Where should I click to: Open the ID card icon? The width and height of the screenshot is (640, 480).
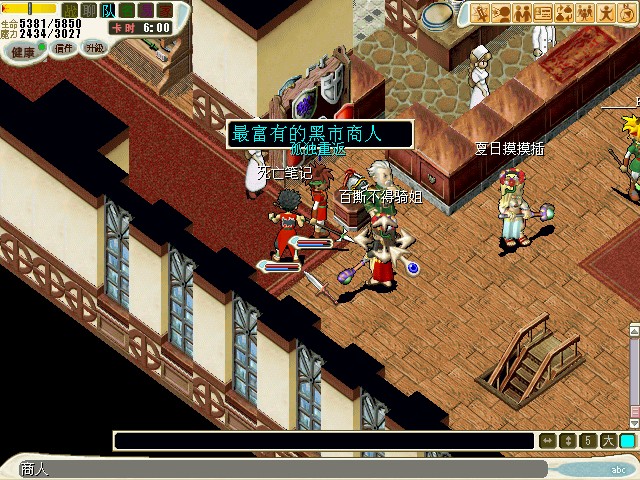(543, 13)
